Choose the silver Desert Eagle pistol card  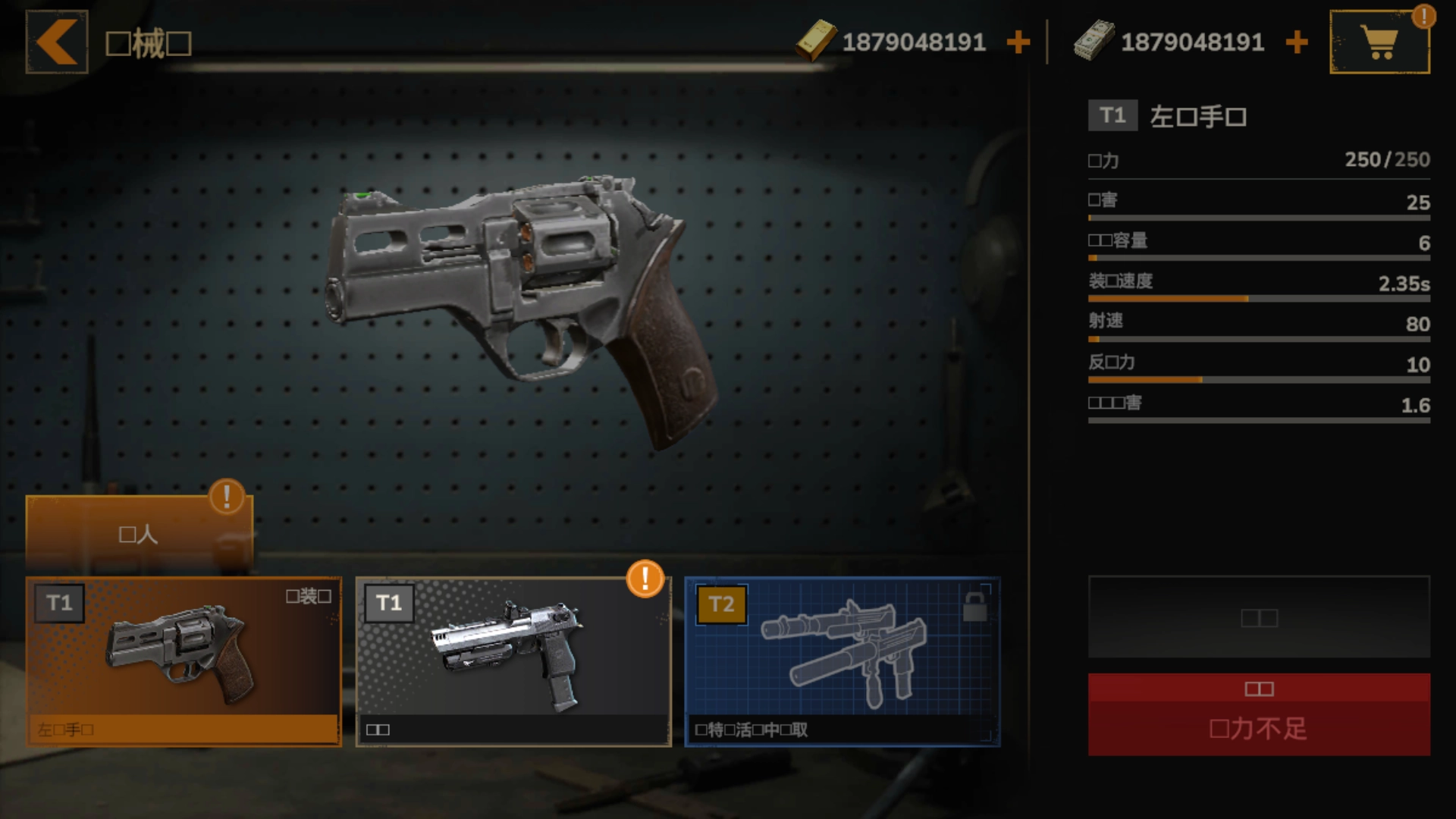[513, 661]
